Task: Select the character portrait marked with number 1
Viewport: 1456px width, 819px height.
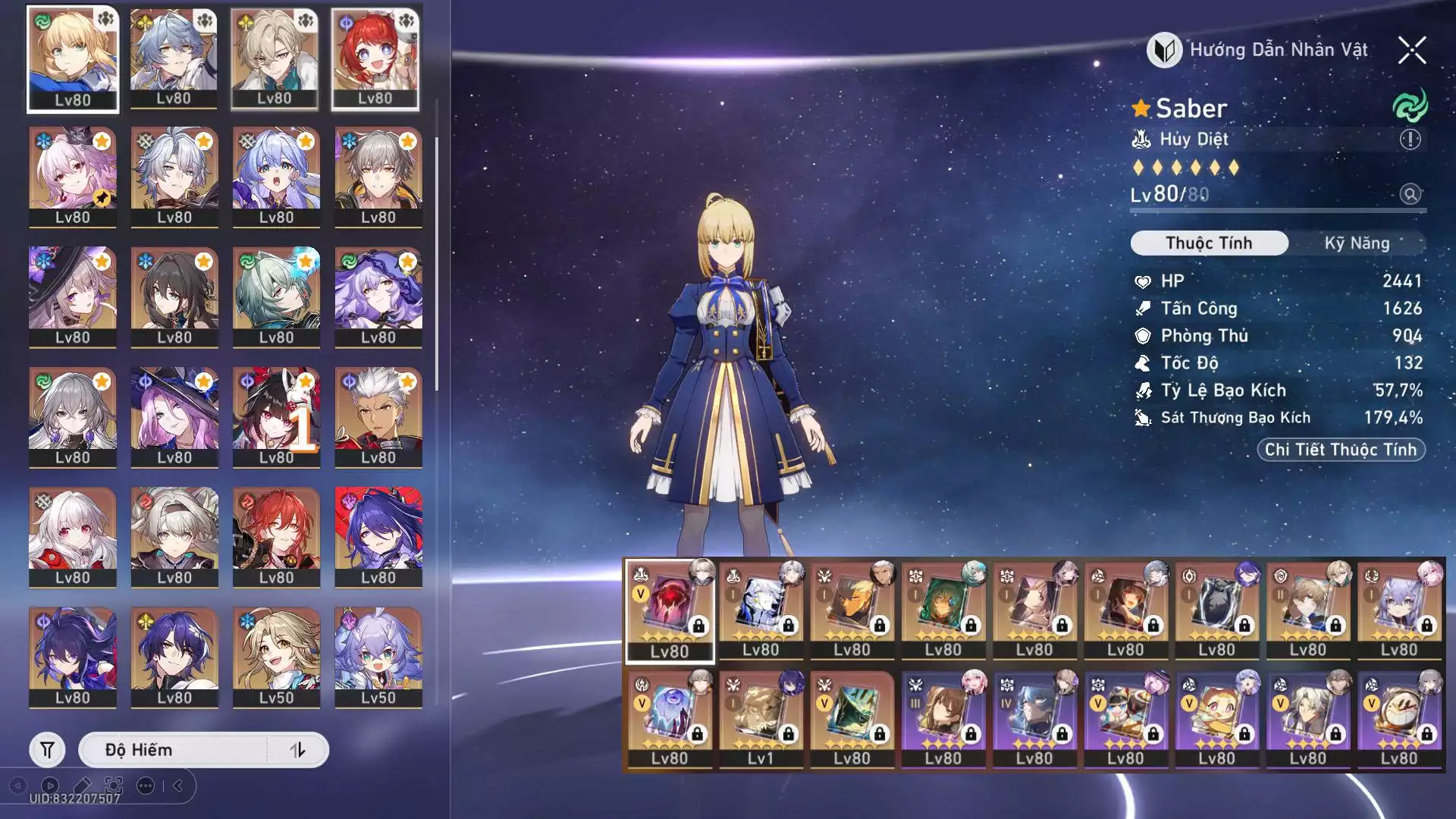Action: pos(276,416)
